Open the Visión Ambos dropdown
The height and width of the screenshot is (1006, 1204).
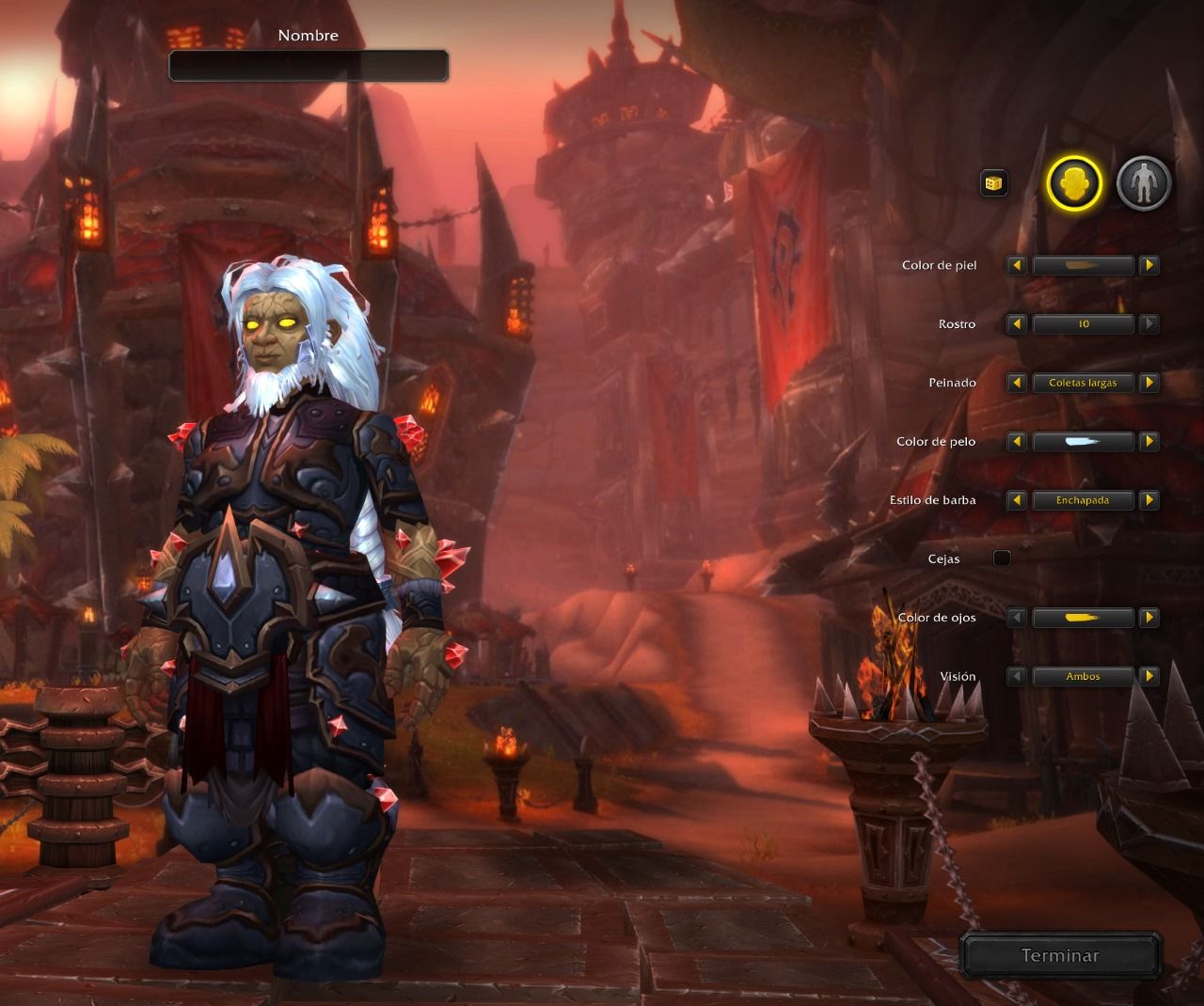click(x=1083, y=676)
